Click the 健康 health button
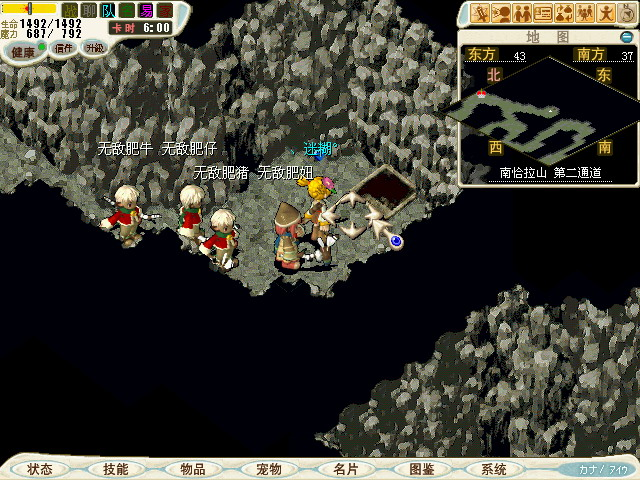This screenshot has width=640, height=480. [x=22, y=50]
